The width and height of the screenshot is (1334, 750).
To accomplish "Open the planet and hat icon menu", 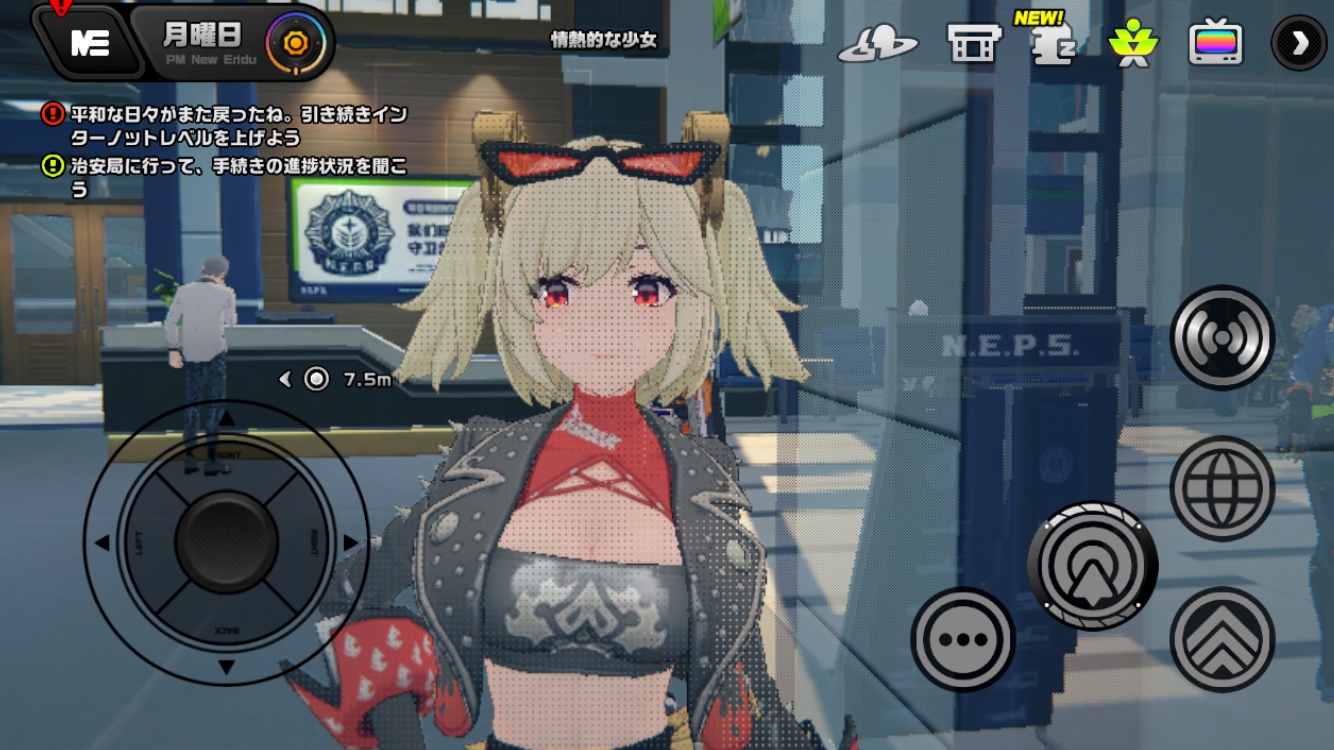I will click(x=877, y=44).
